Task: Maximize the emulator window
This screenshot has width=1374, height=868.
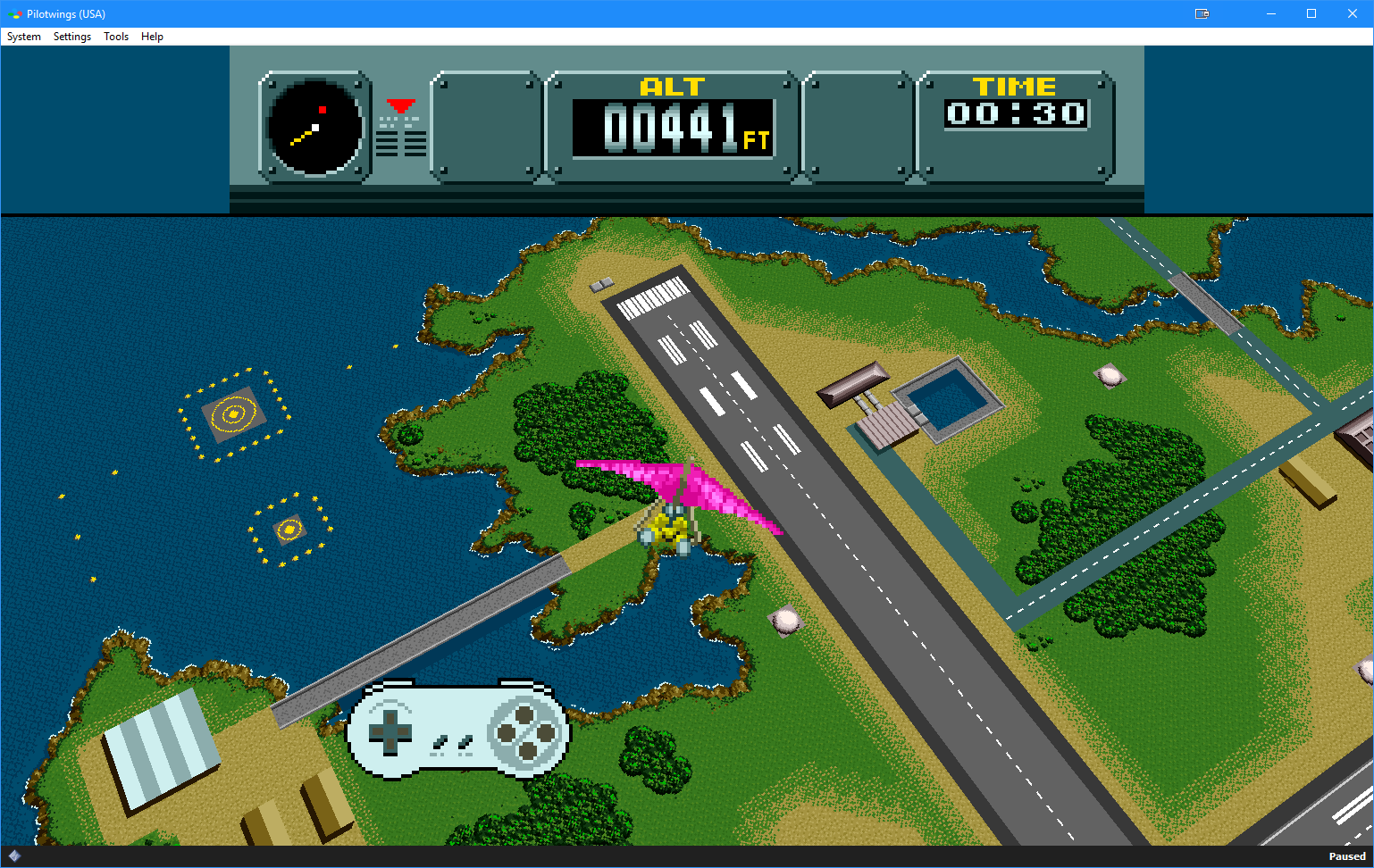Action: pos(1311,13)
